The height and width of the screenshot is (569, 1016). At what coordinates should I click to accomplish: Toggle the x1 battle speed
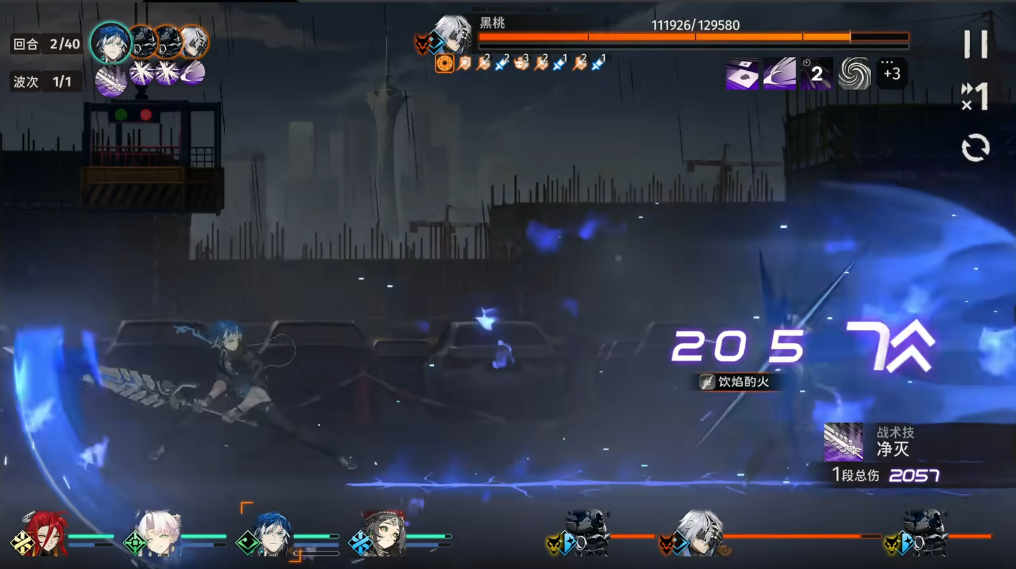tap(975, 97)
